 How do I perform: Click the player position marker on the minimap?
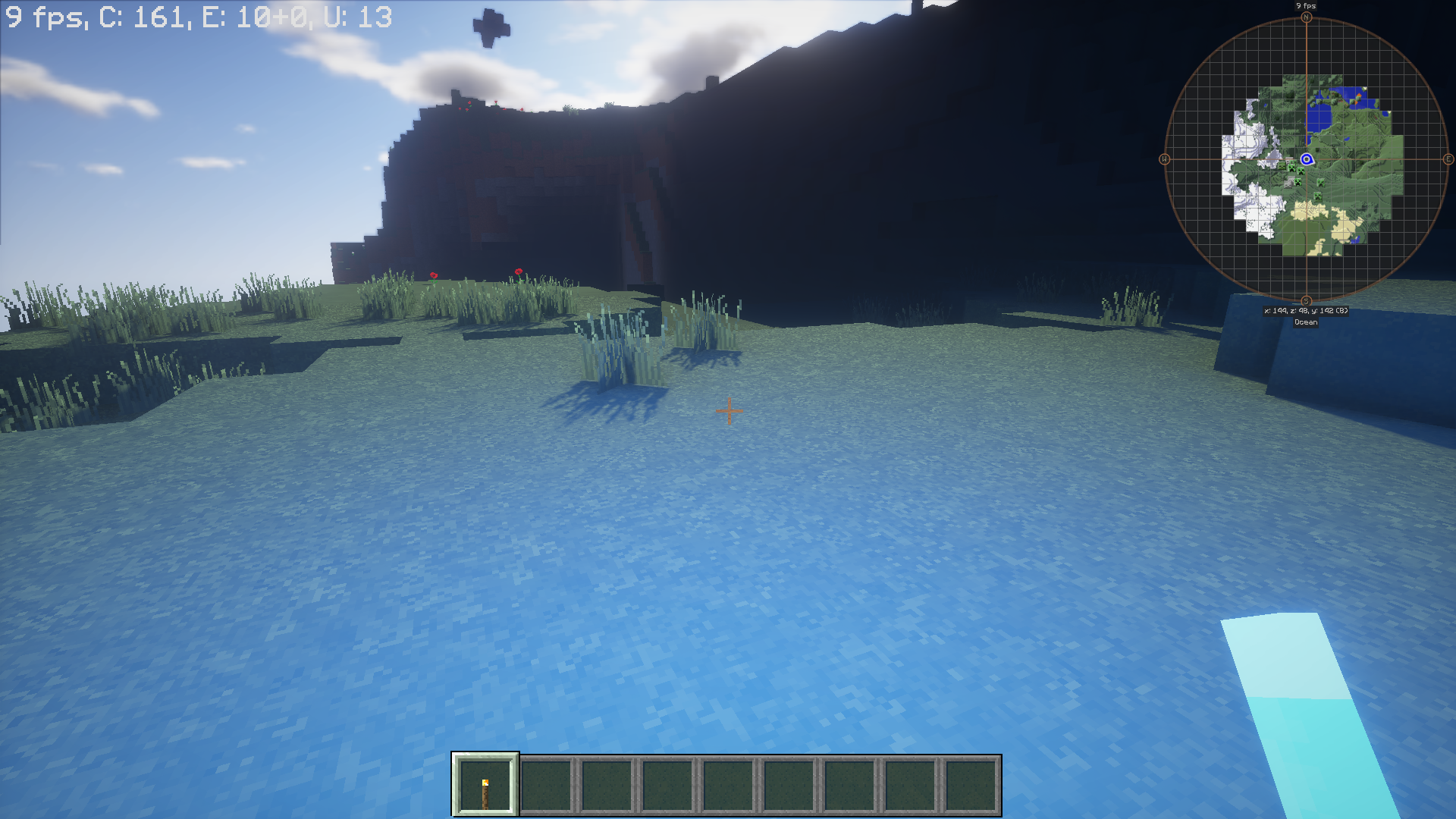tap(1306, 159)
